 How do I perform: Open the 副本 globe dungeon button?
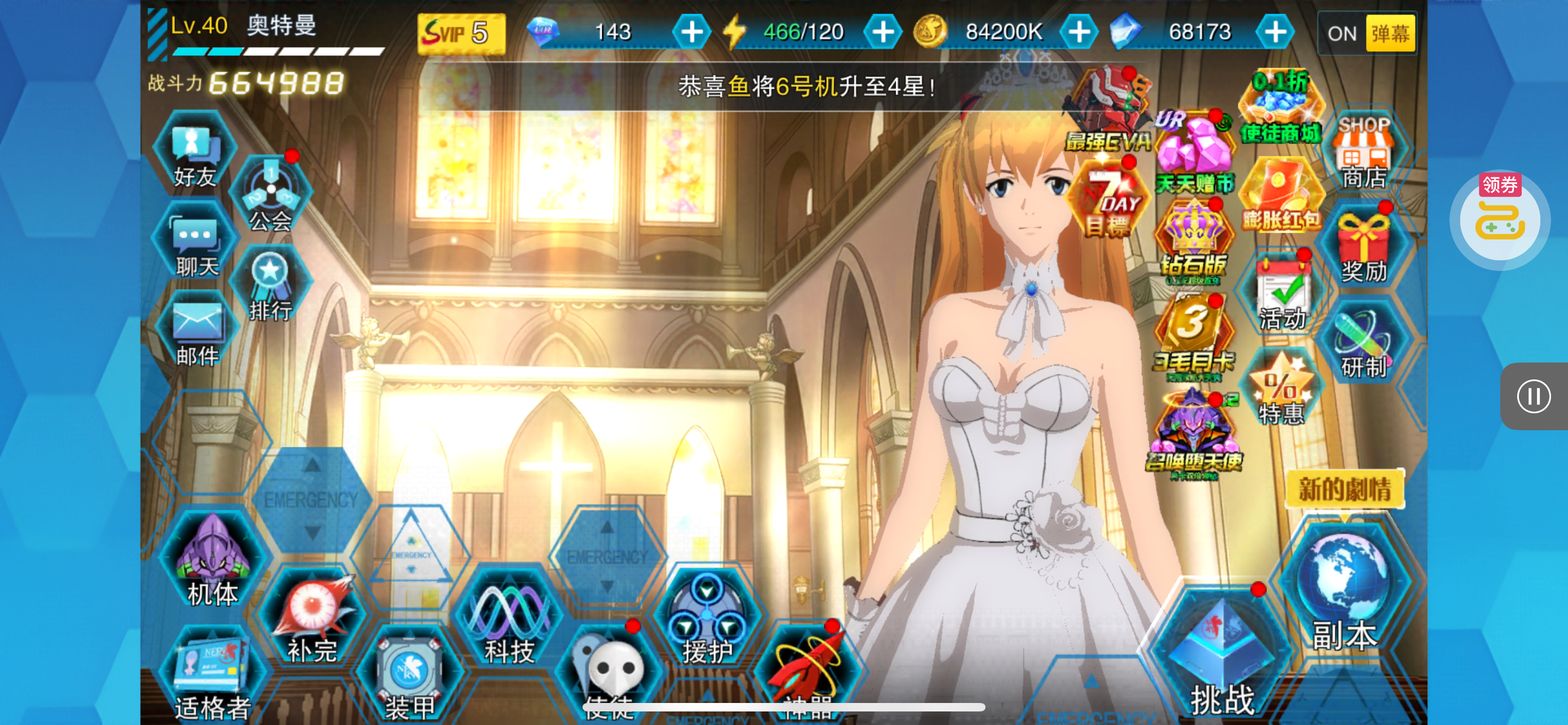click(x=1343, y=587)
